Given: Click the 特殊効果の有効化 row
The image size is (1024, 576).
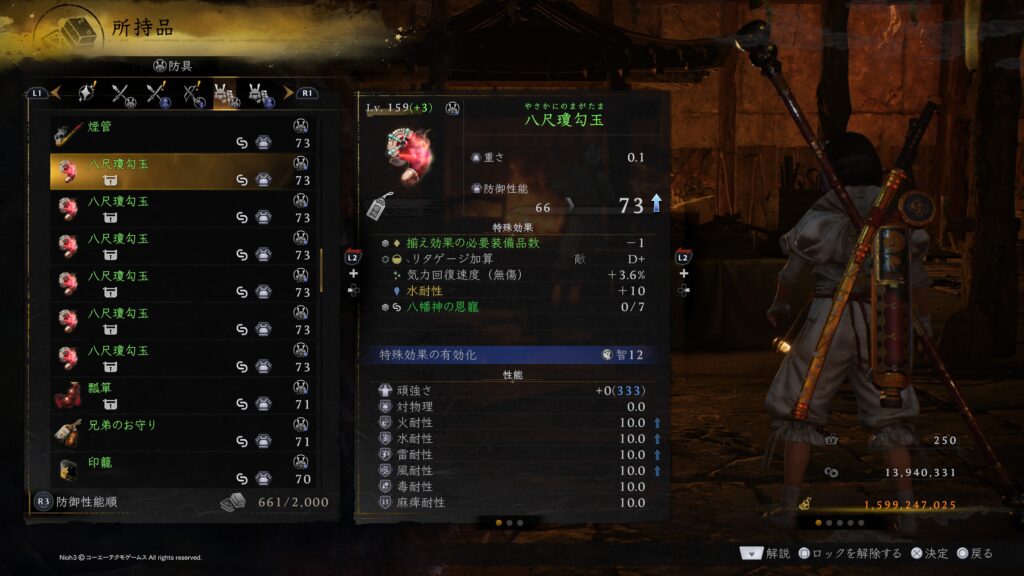Looking at the screenshot, I should [512, 355].
